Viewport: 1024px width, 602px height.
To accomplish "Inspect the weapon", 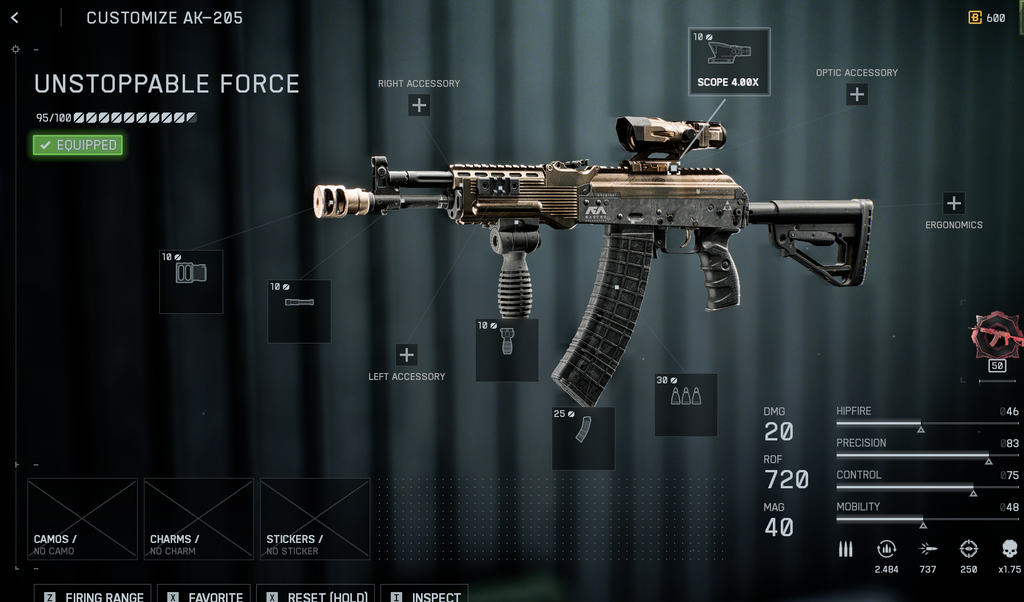I will pyautogui.click(x=425, y=596).
